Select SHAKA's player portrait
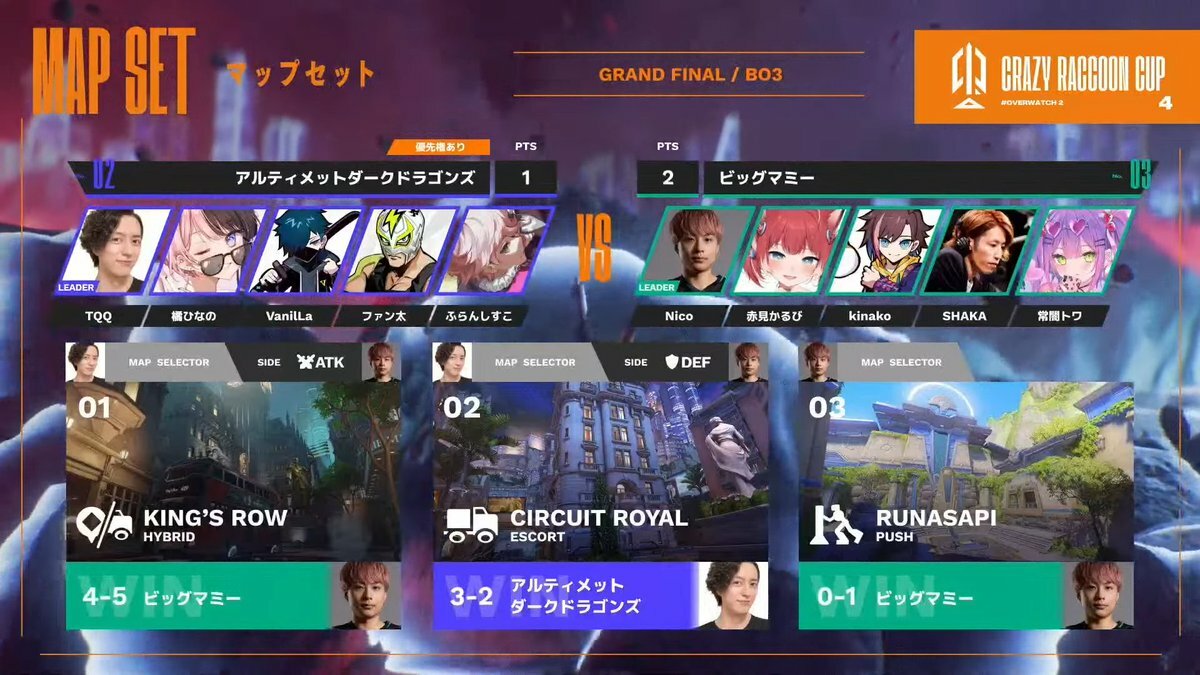This screenshot has width=1200, height=675. [x=977, y=250]
